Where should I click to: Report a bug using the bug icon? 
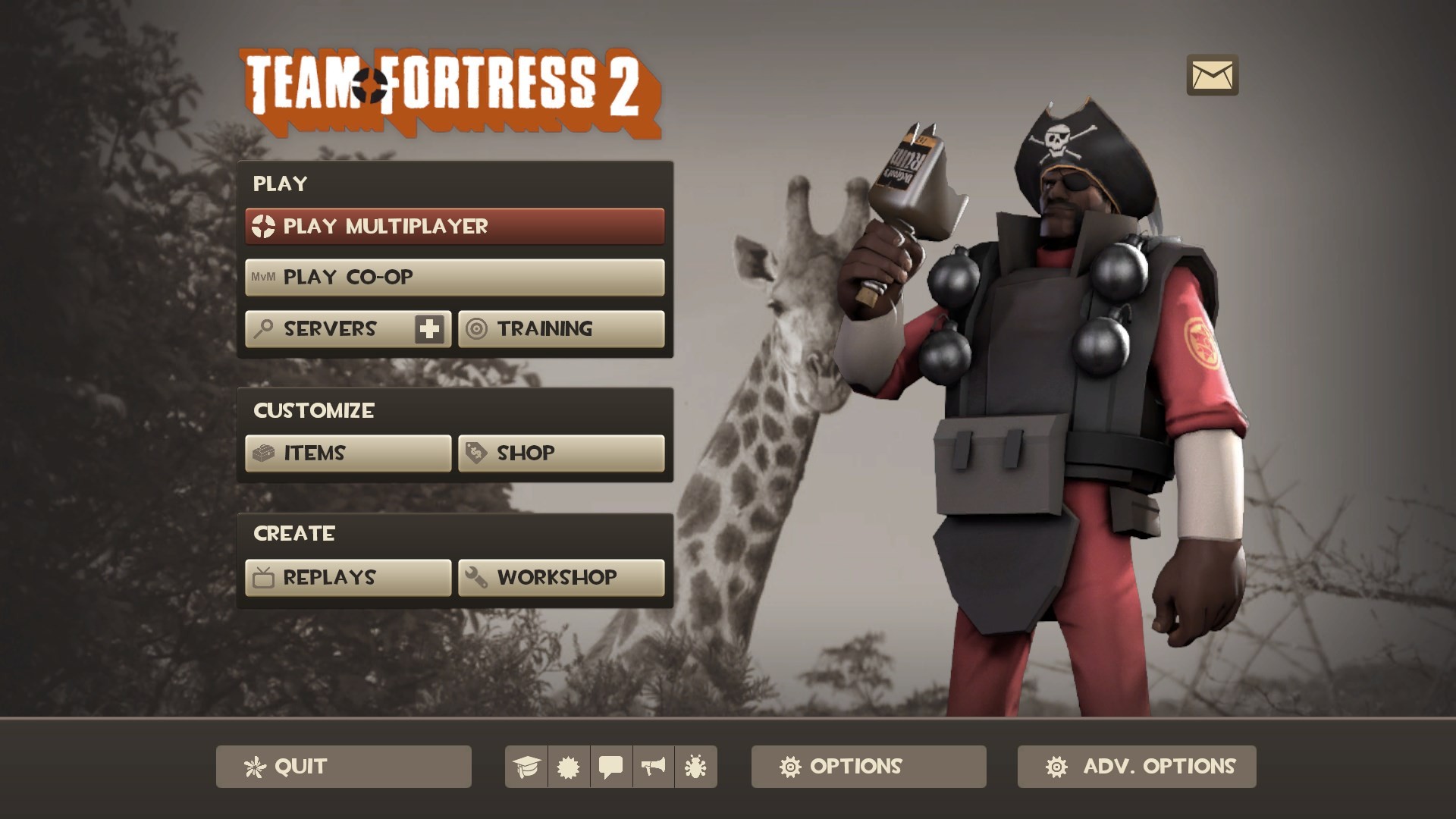coord(694,767)
